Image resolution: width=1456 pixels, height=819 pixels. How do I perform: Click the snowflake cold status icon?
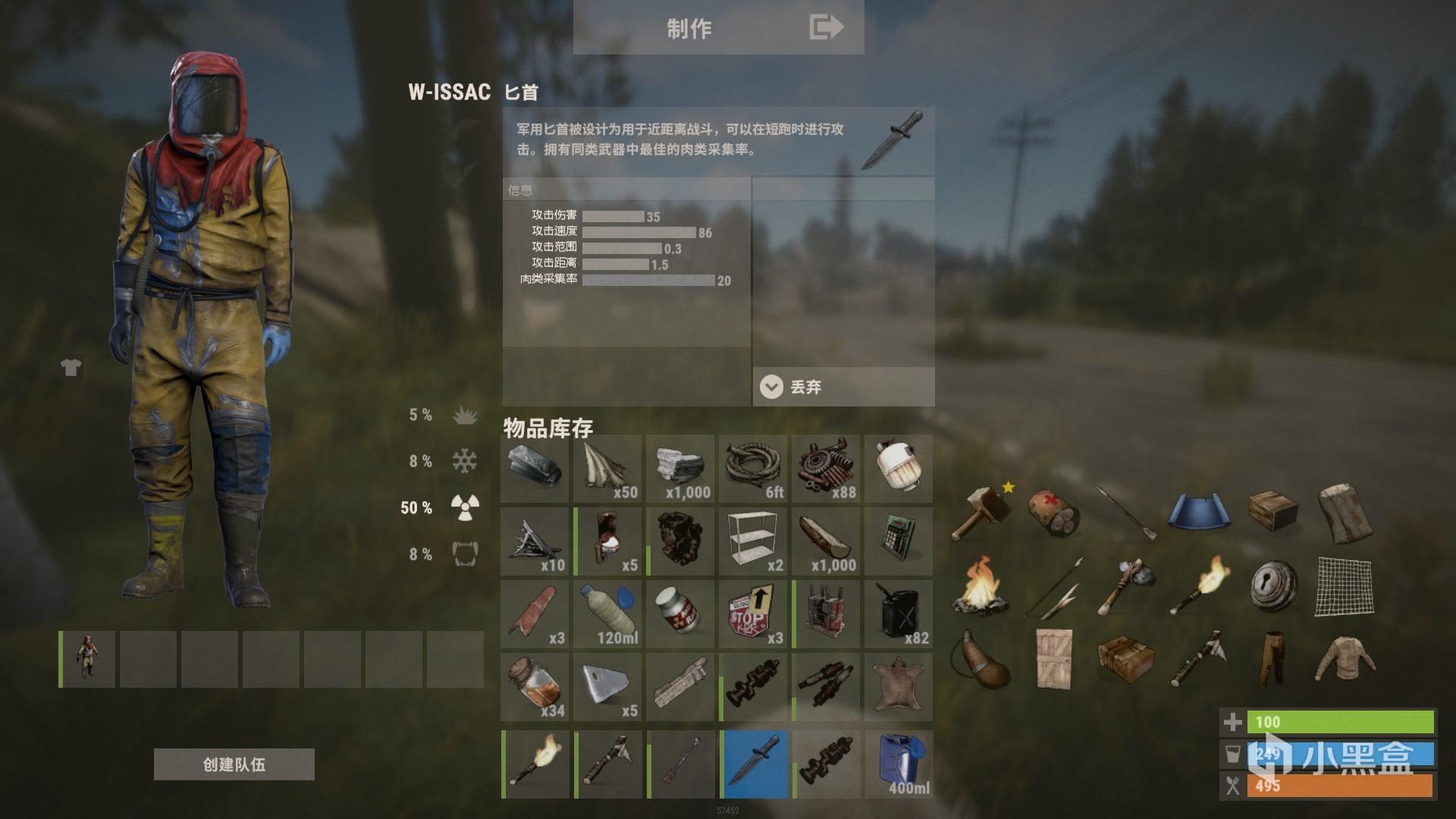coord(466,461)
